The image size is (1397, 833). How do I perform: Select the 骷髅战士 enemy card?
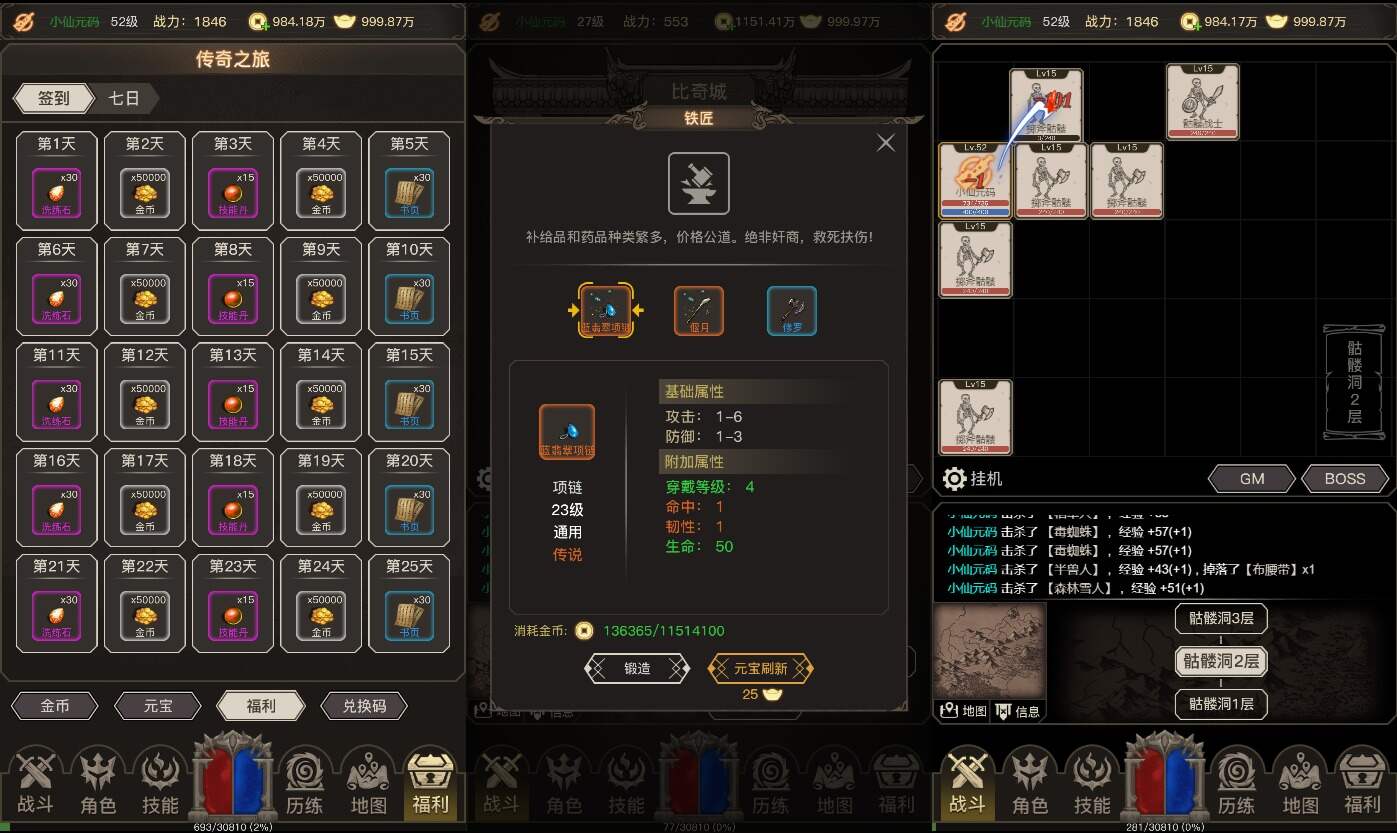point(1202,102)
